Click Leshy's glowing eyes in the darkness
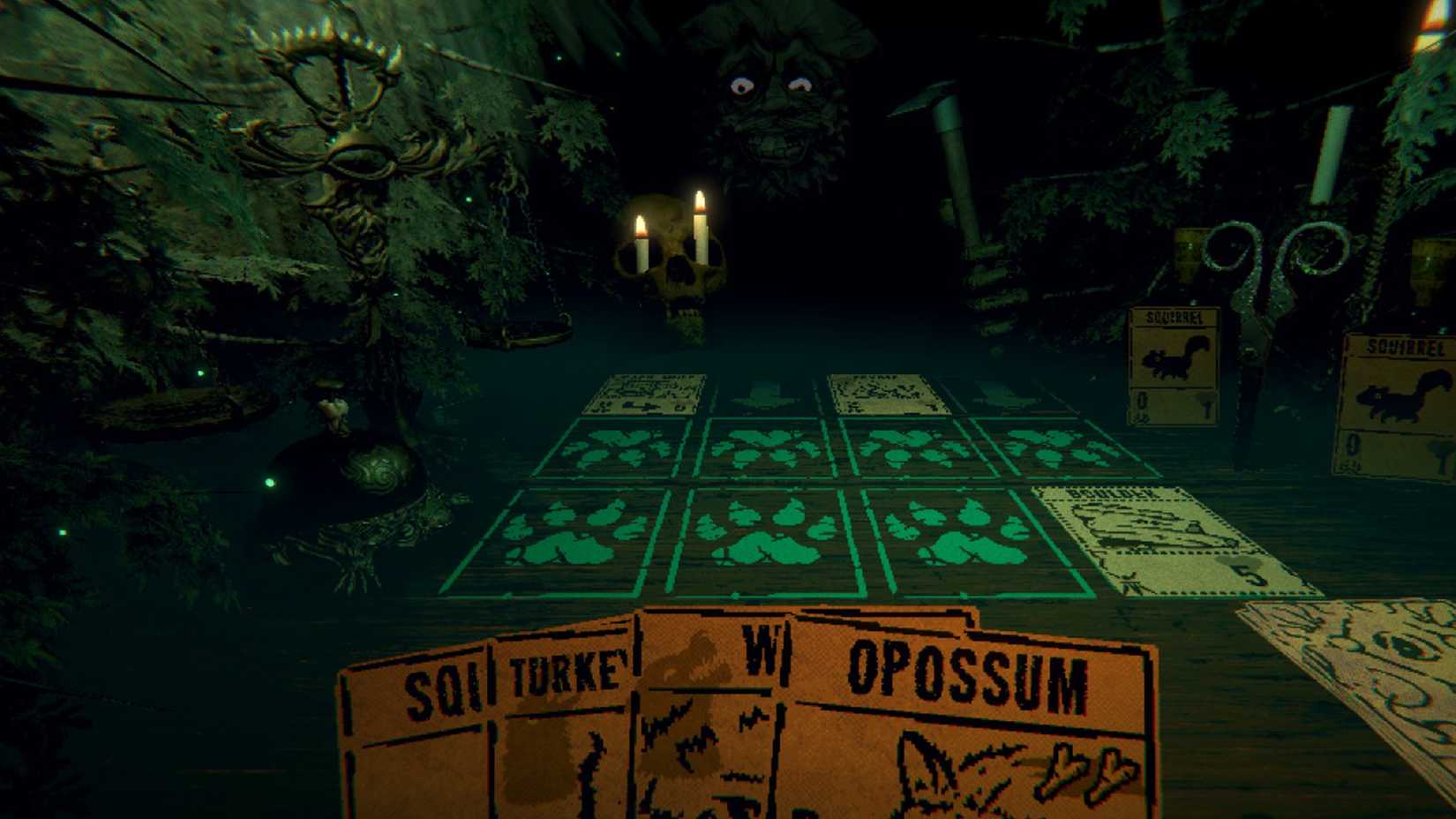The image size is (1456, 819). 772,84
